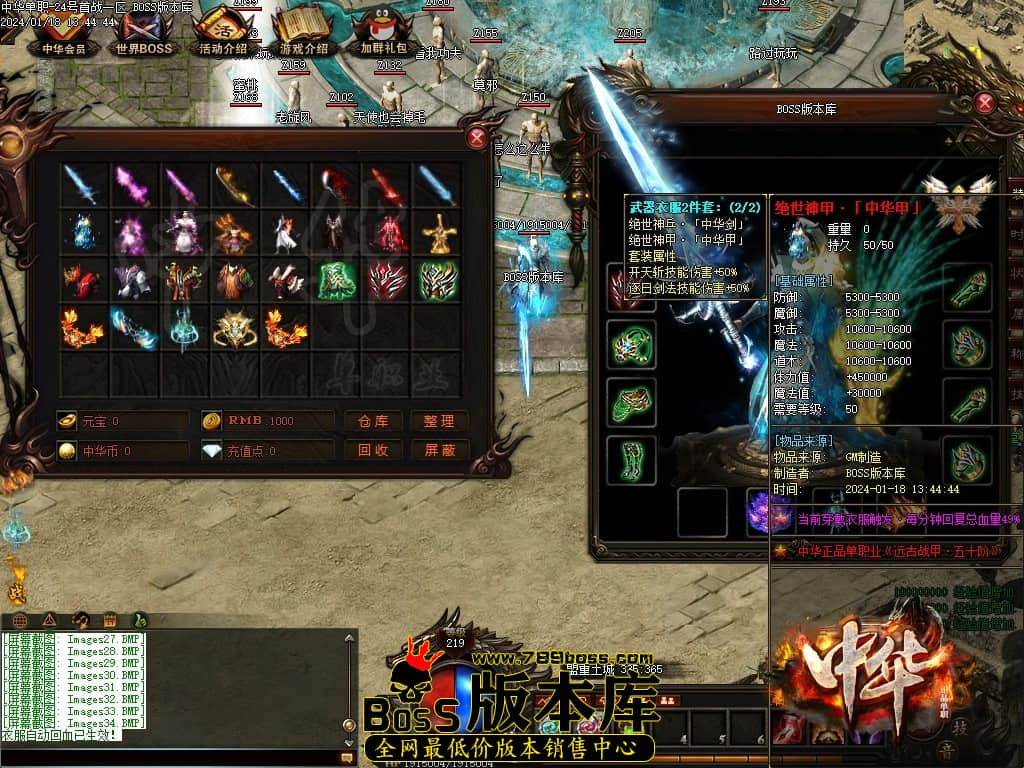1024x768 pixels.
Task: Select the golden cross statue item
Action: (437, 233)
